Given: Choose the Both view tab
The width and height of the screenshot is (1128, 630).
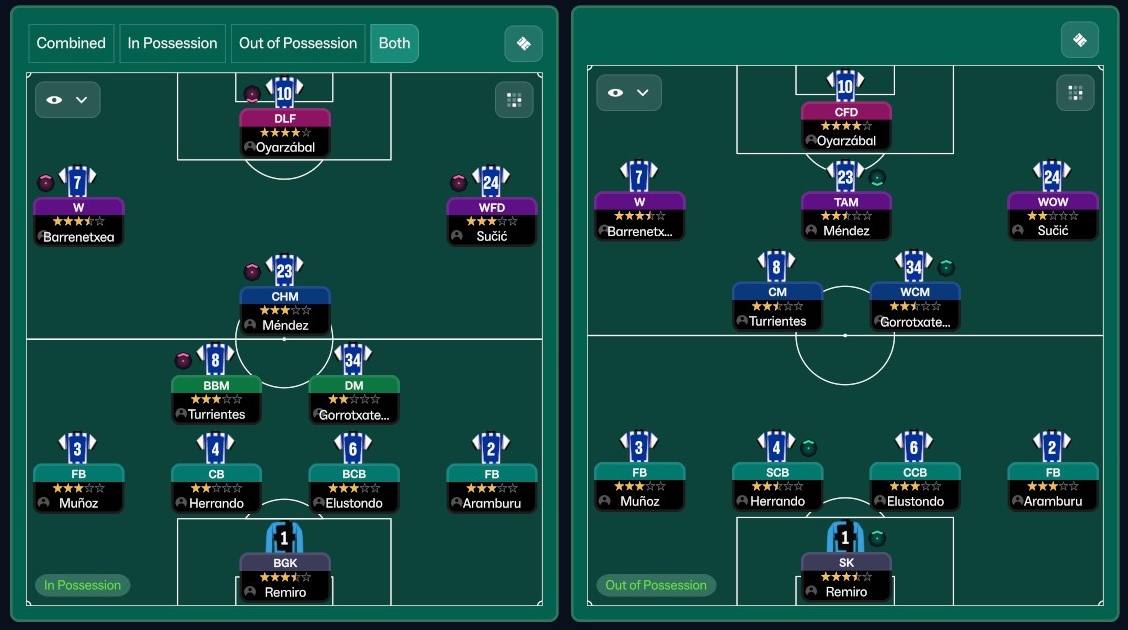Looking at the screenshot, I should tap(394, 43).
